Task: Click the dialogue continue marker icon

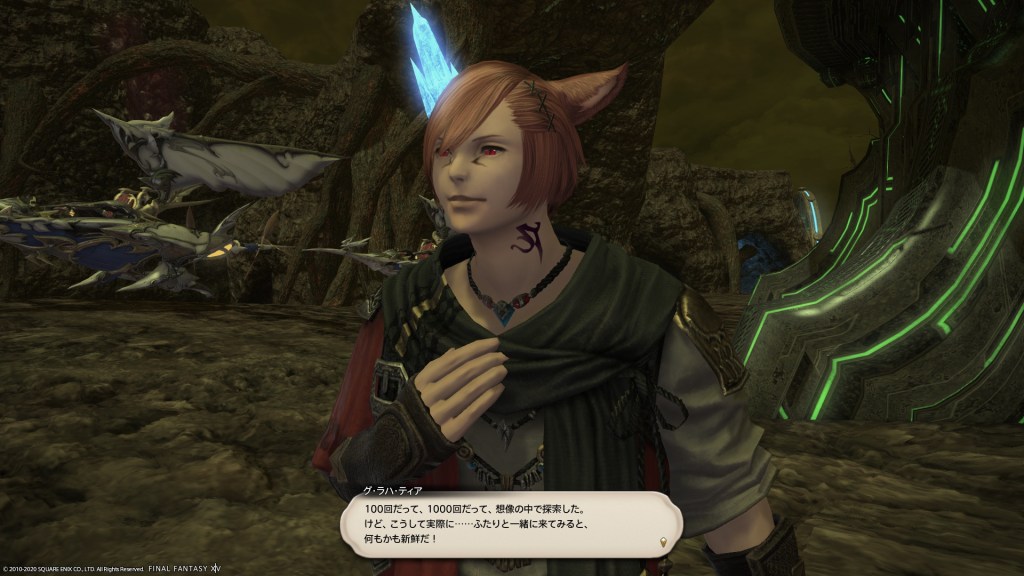Action: pos(662,542)
